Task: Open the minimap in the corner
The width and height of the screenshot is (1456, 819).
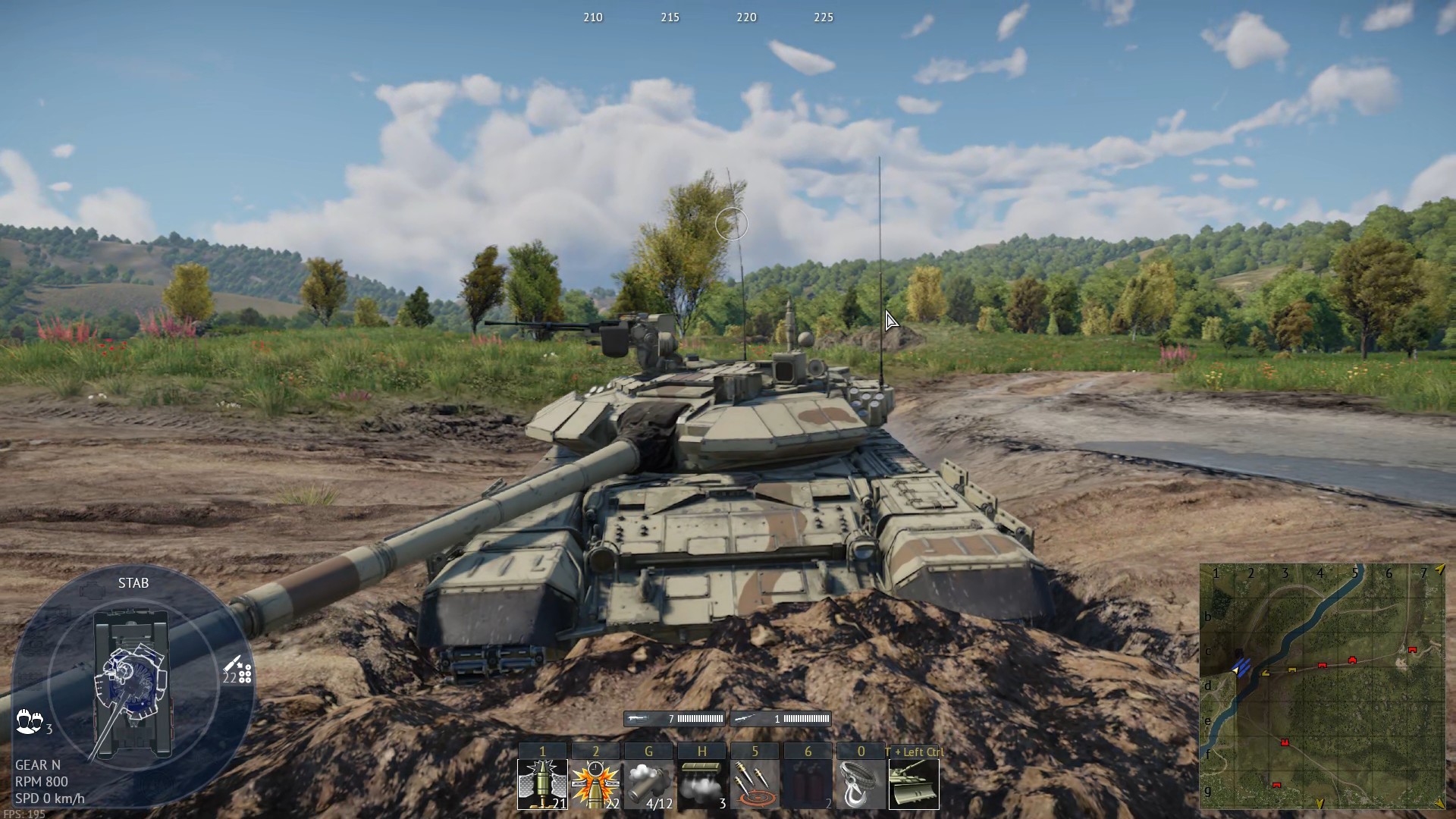Action: point(1322,686)
